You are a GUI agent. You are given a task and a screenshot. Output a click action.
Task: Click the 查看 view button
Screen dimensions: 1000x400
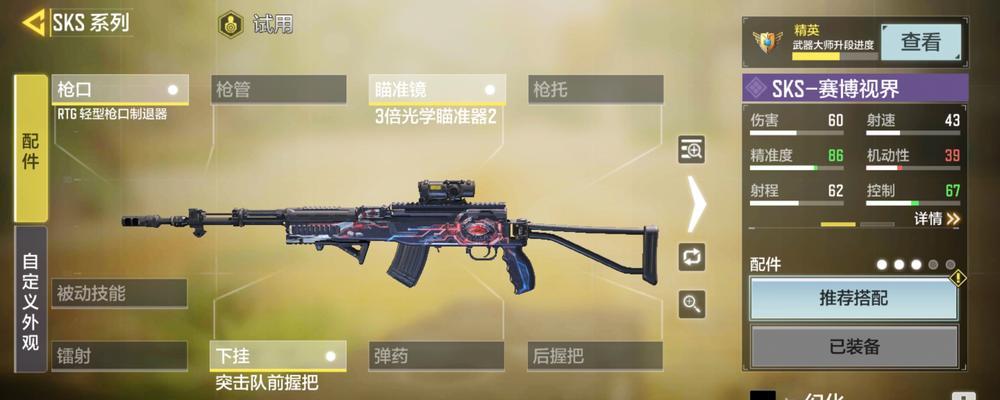pyautogui.click(x=920, y=42)
